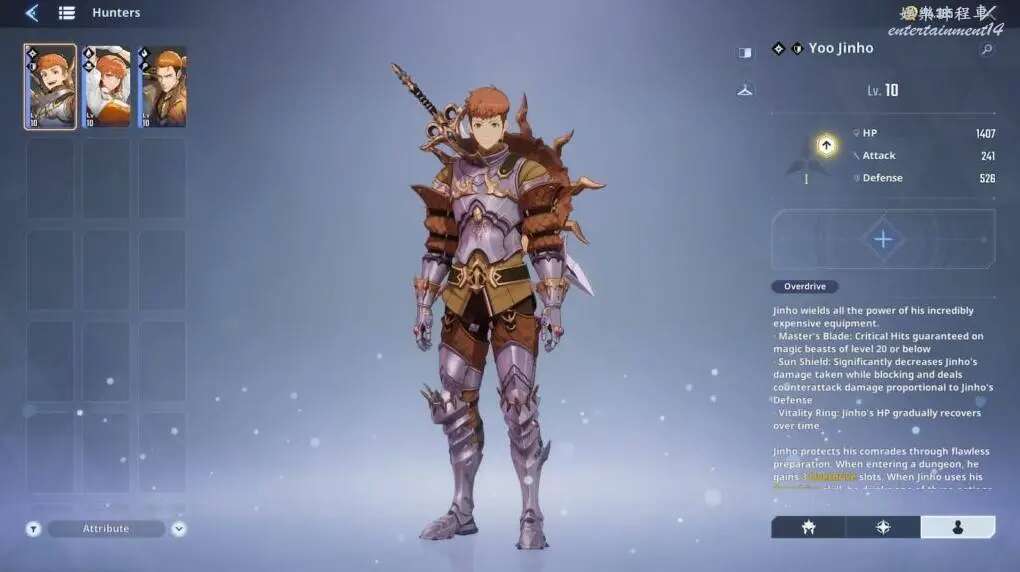Open the hunter profile silhouette tab
The width and height of the screenshot is (1020, 572).
[x=957, y=527]
